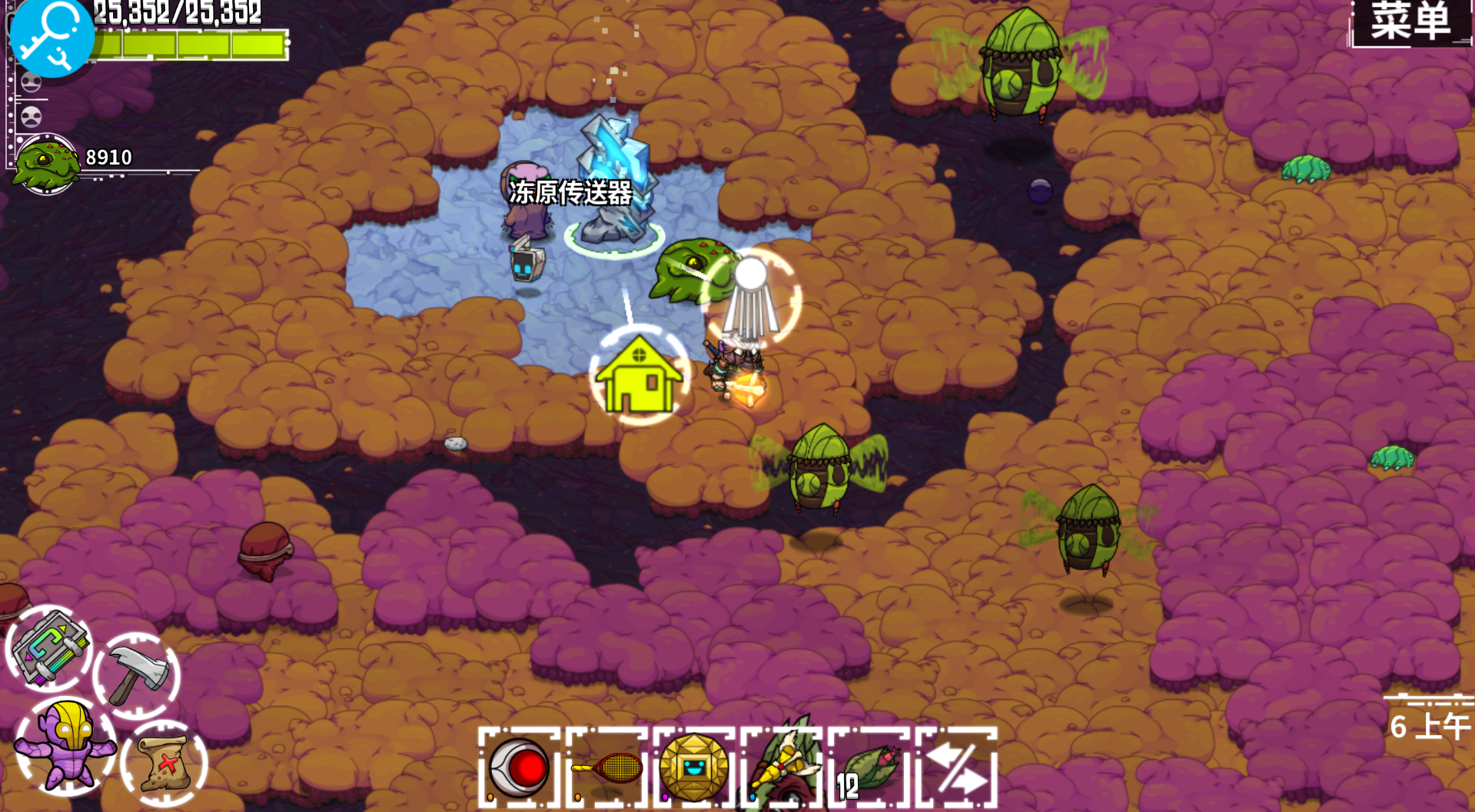This screenshot has height=812, width=1475.
Task: Tap the blue magnifier and wrench icon
Action: (x=51, y=37)
